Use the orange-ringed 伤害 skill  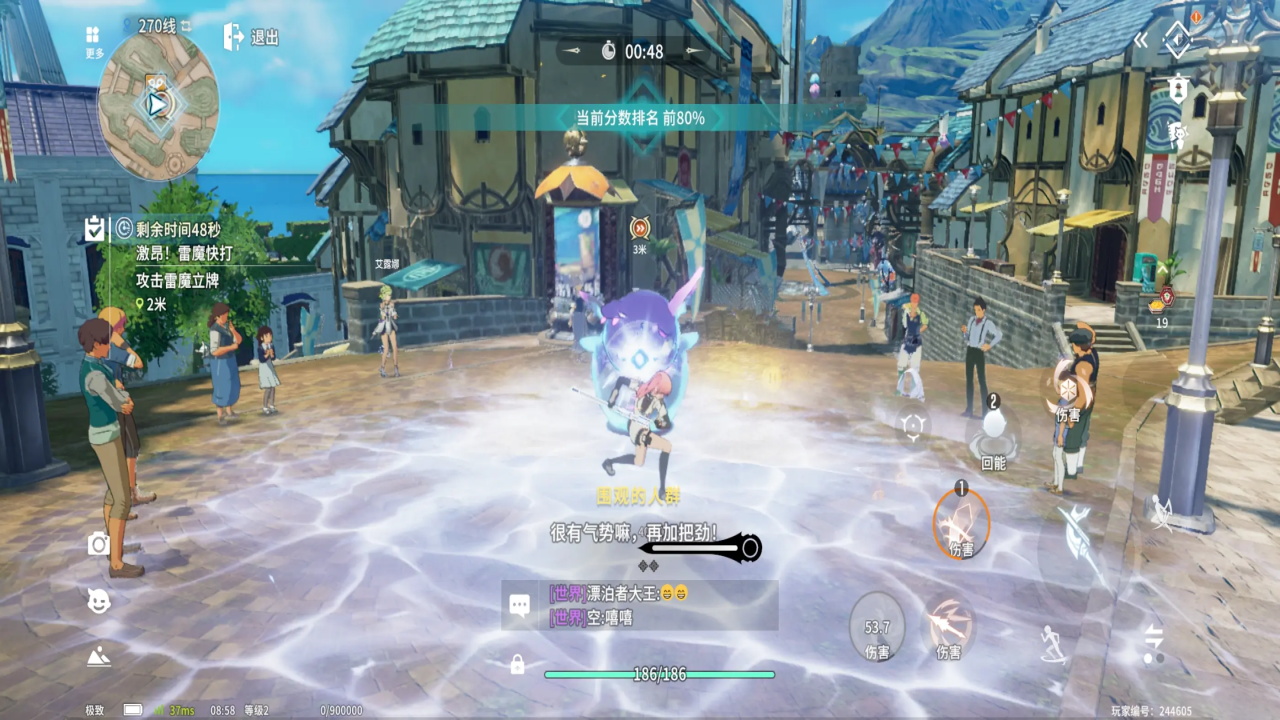(x=961, y=523)
